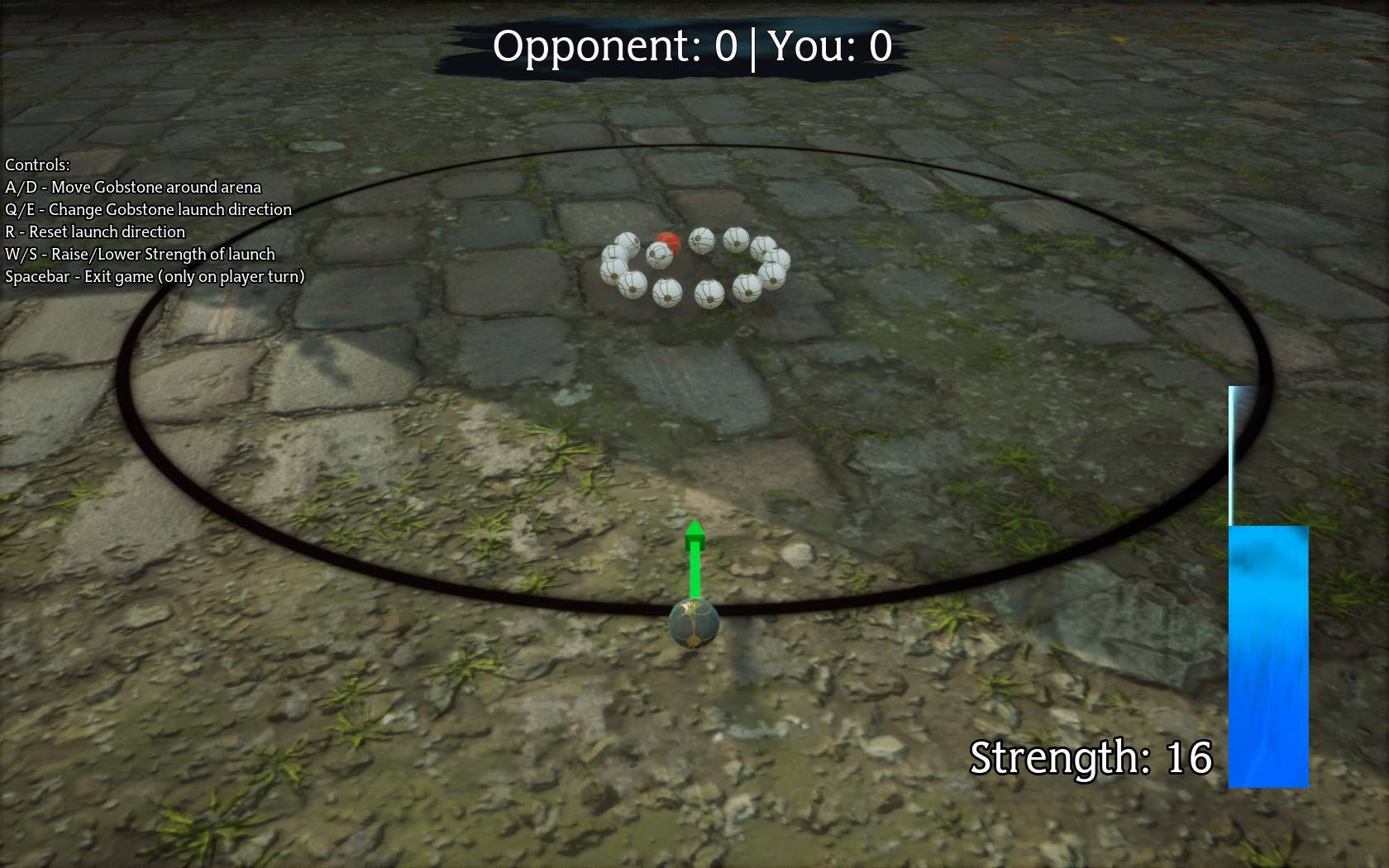Click the 'Strength: 16' label
This screenshot has height=868, width=1389.
(1091, 755)
